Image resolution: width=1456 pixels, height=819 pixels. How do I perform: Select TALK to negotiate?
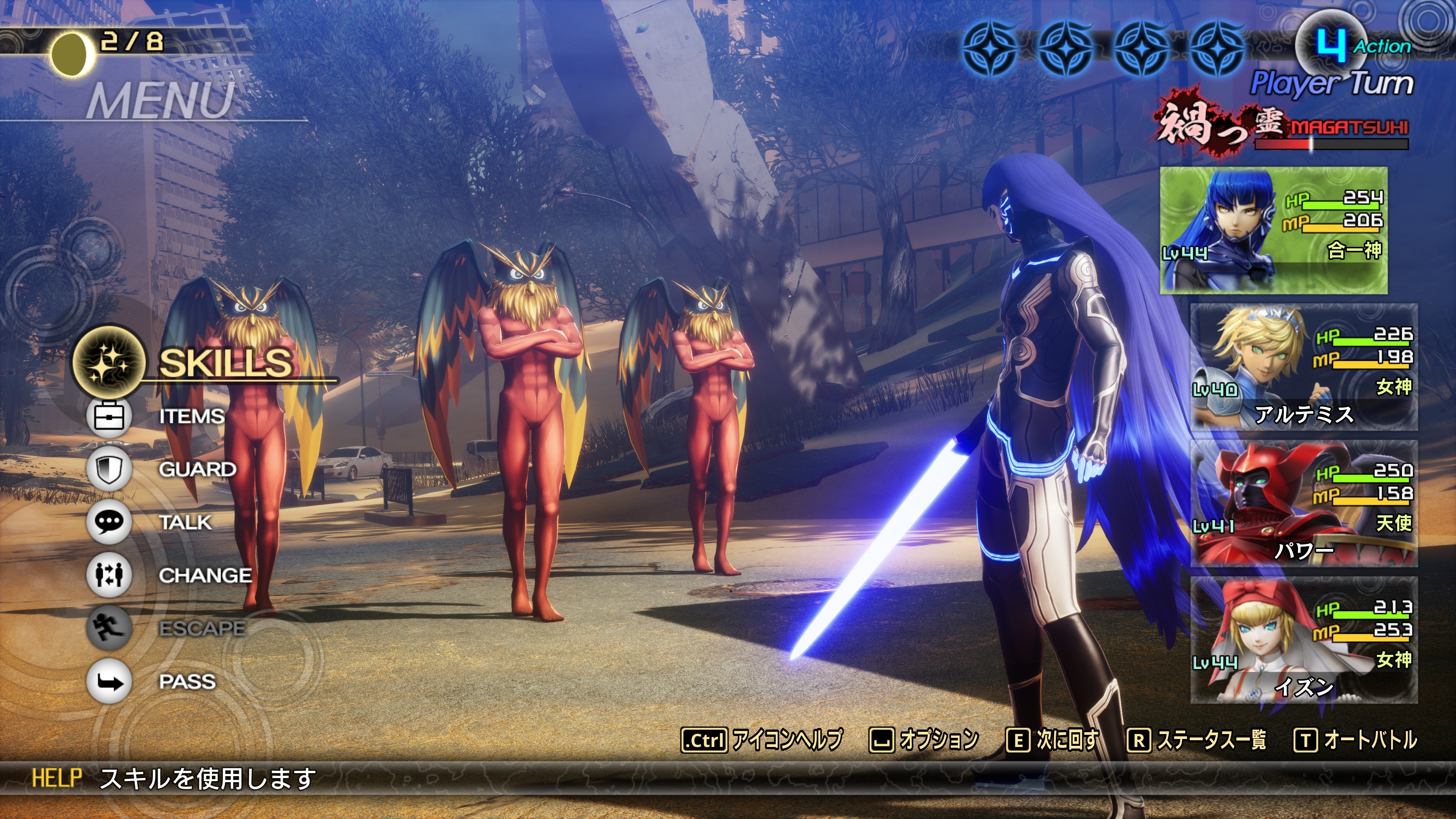185,522
